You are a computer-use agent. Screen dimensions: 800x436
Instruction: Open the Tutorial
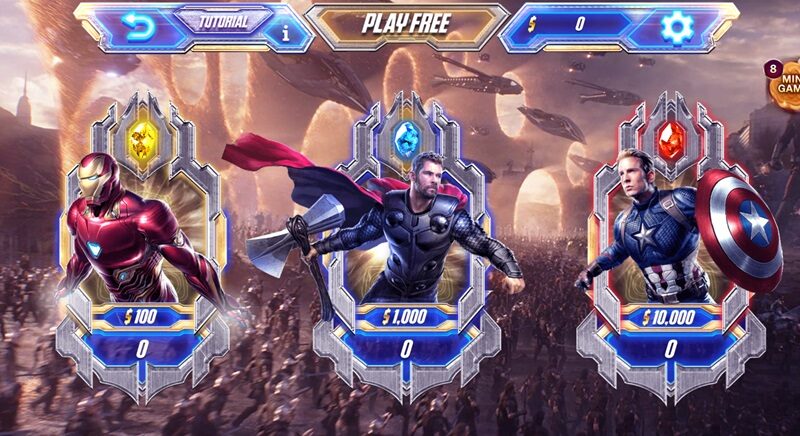pos(223,21)
